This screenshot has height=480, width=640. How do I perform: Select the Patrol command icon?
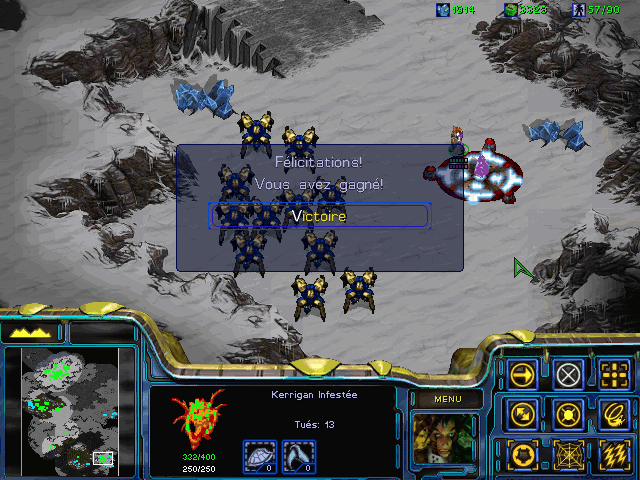click(521, 414)
